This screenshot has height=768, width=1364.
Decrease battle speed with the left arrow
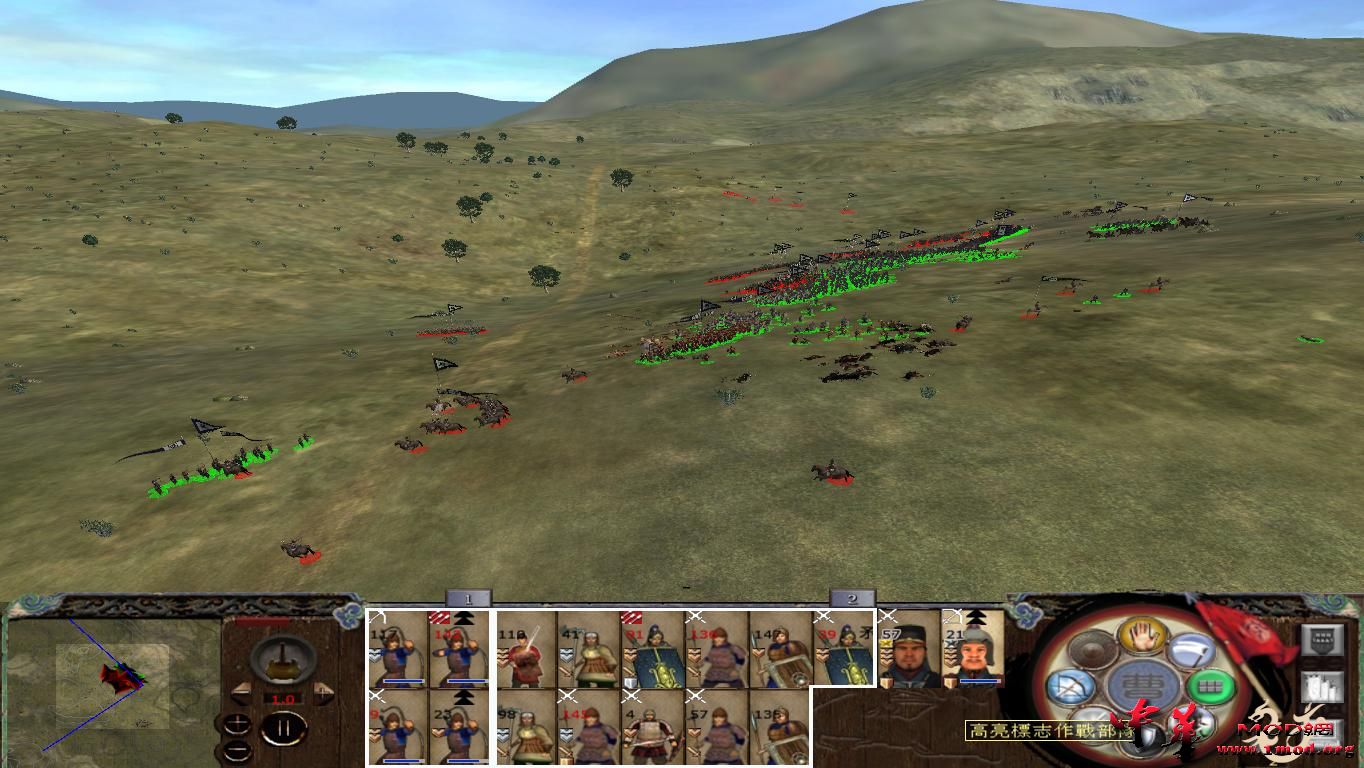241,693
